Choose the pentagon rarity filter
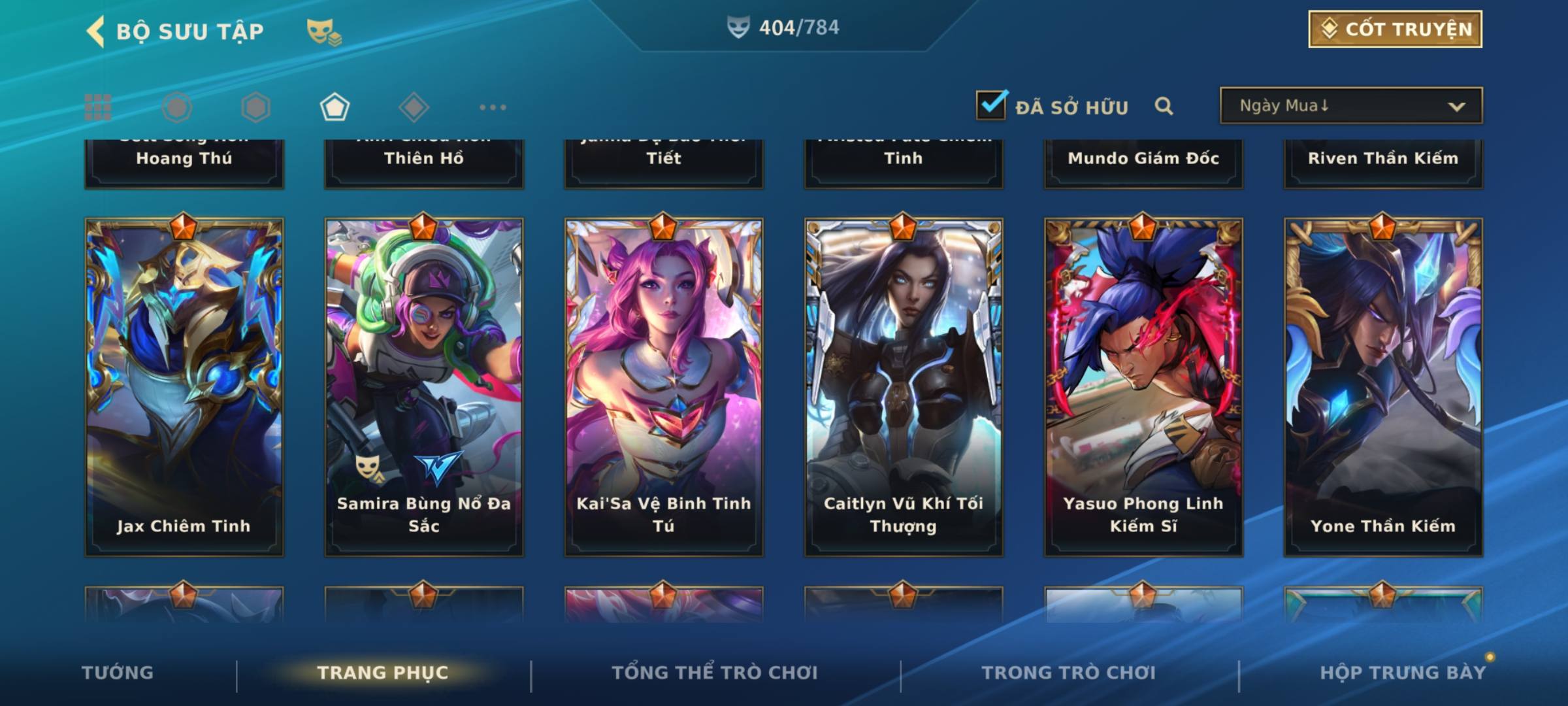 [335, 107]
